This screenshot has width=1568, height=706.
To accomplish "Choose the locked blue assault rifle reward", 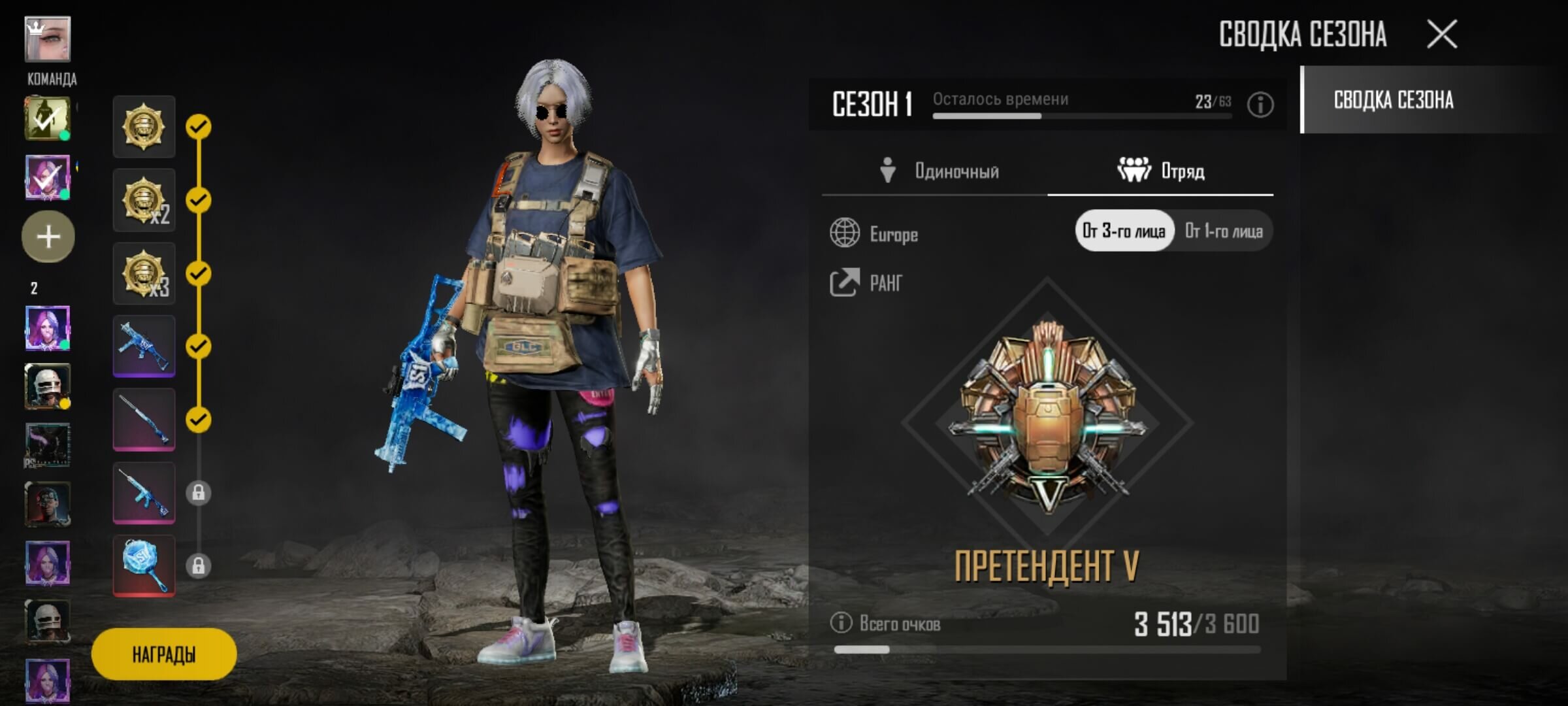I will coord(144,492).
